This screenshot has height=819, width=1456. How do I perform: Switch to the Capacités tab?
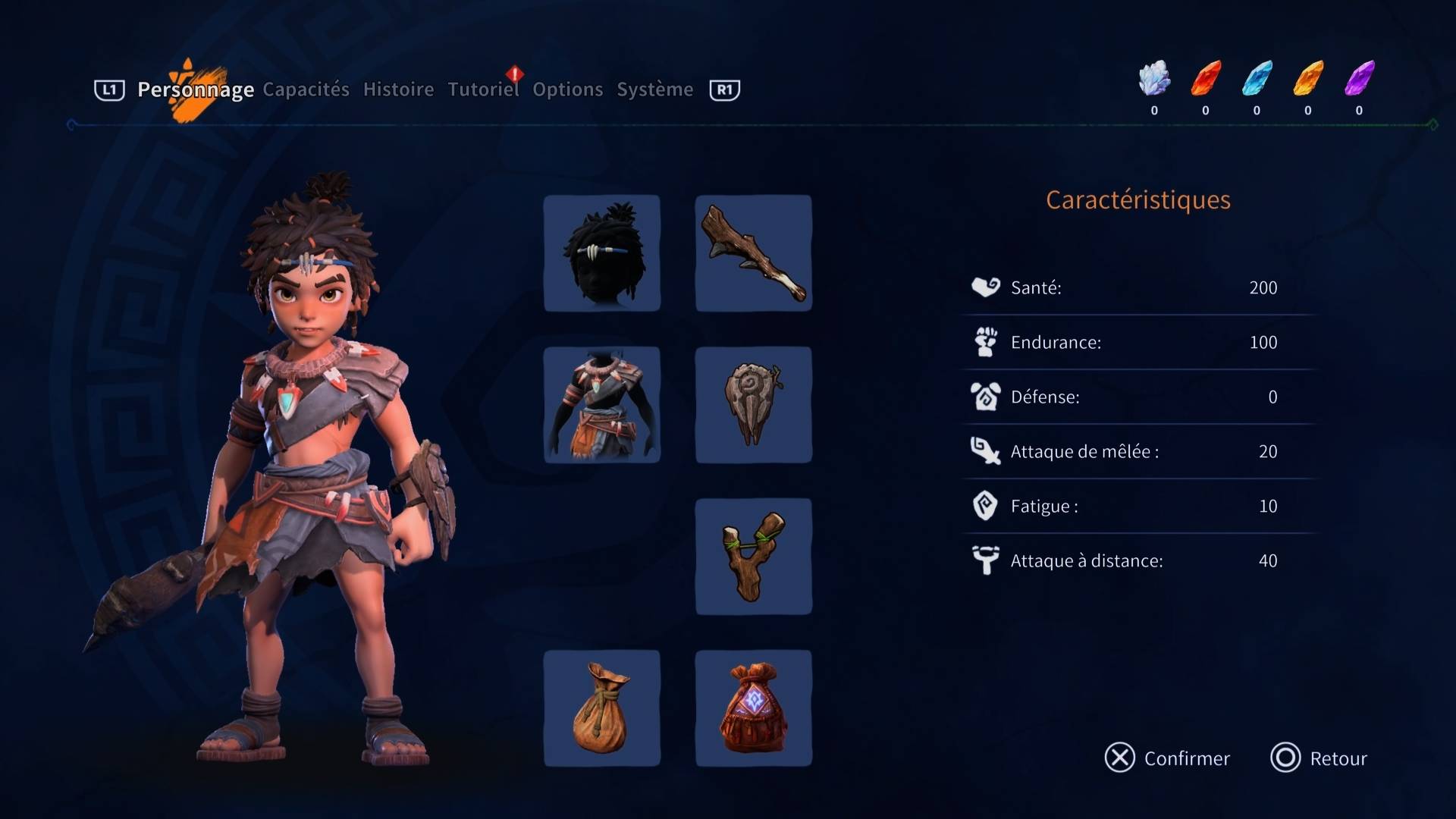[x=306, y=89]
